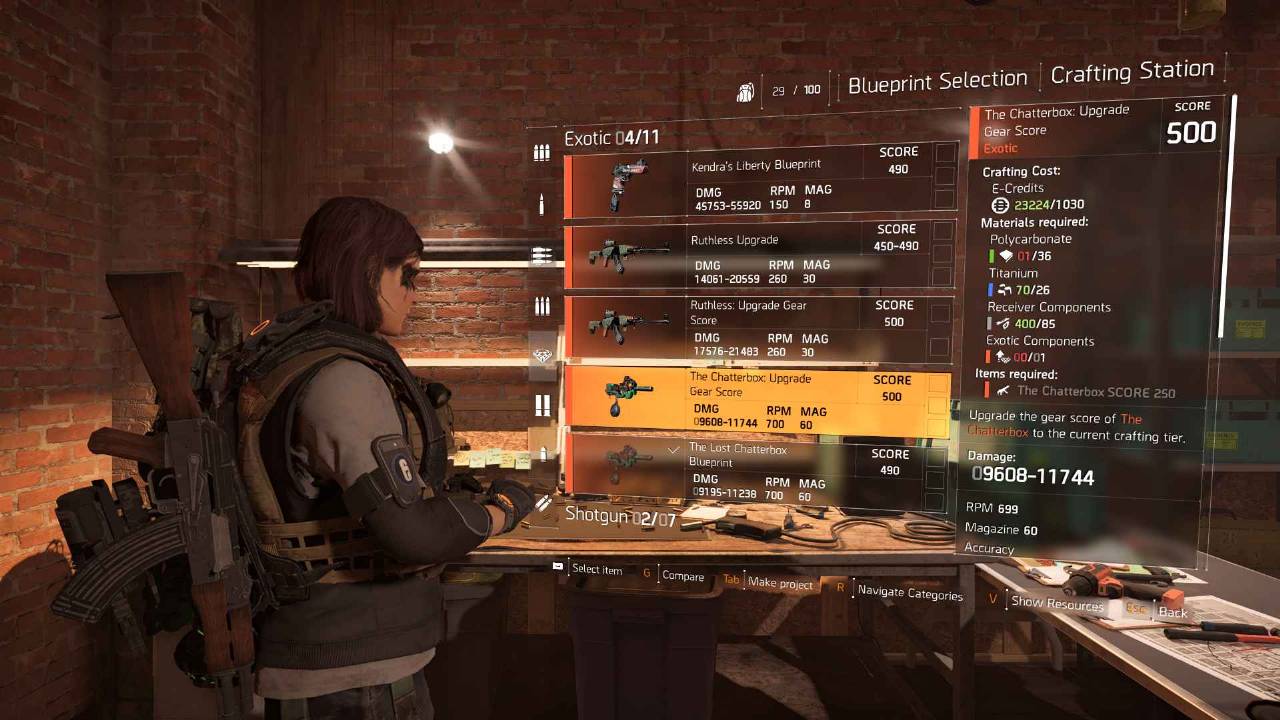Open the Blueprint Selection tab
The width and height of the screenshot is (1280, 720).
937,78
